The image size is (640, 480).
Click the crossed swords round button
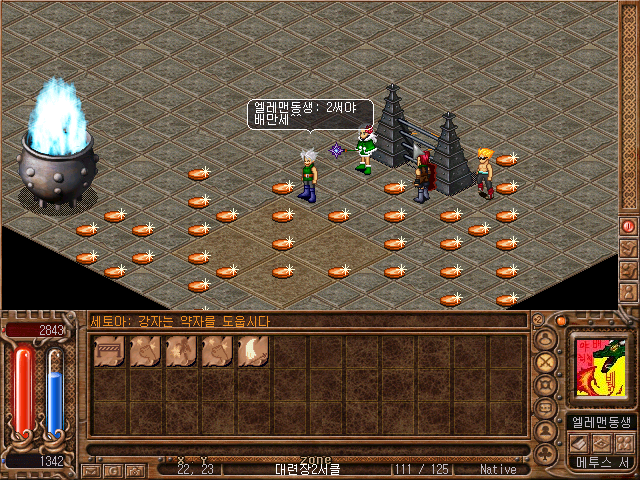tap(546, 362)
